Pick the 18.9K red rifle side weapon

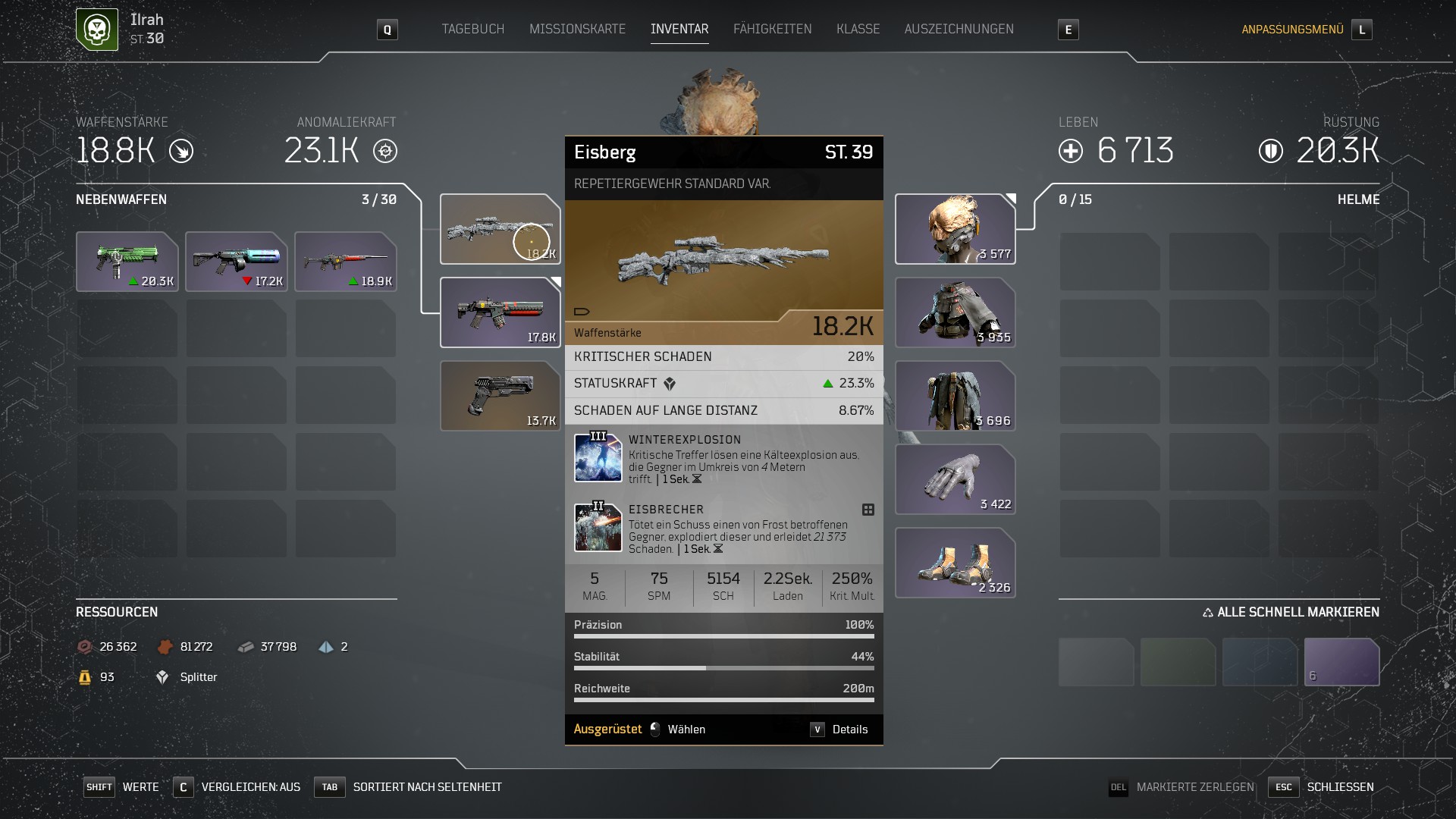[346, 262]
